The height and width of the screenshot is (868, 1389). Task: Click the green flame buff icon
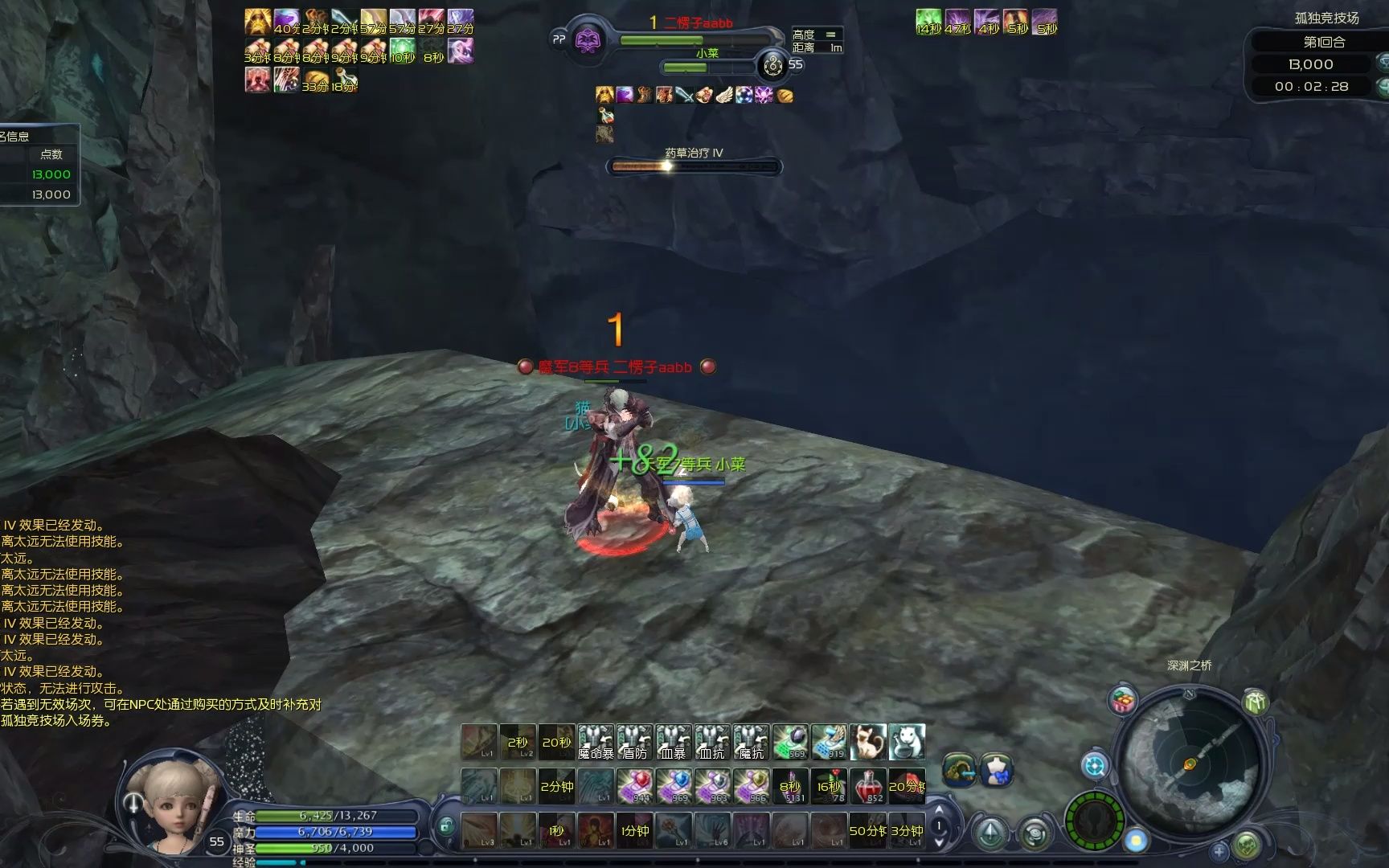point(928,22)
